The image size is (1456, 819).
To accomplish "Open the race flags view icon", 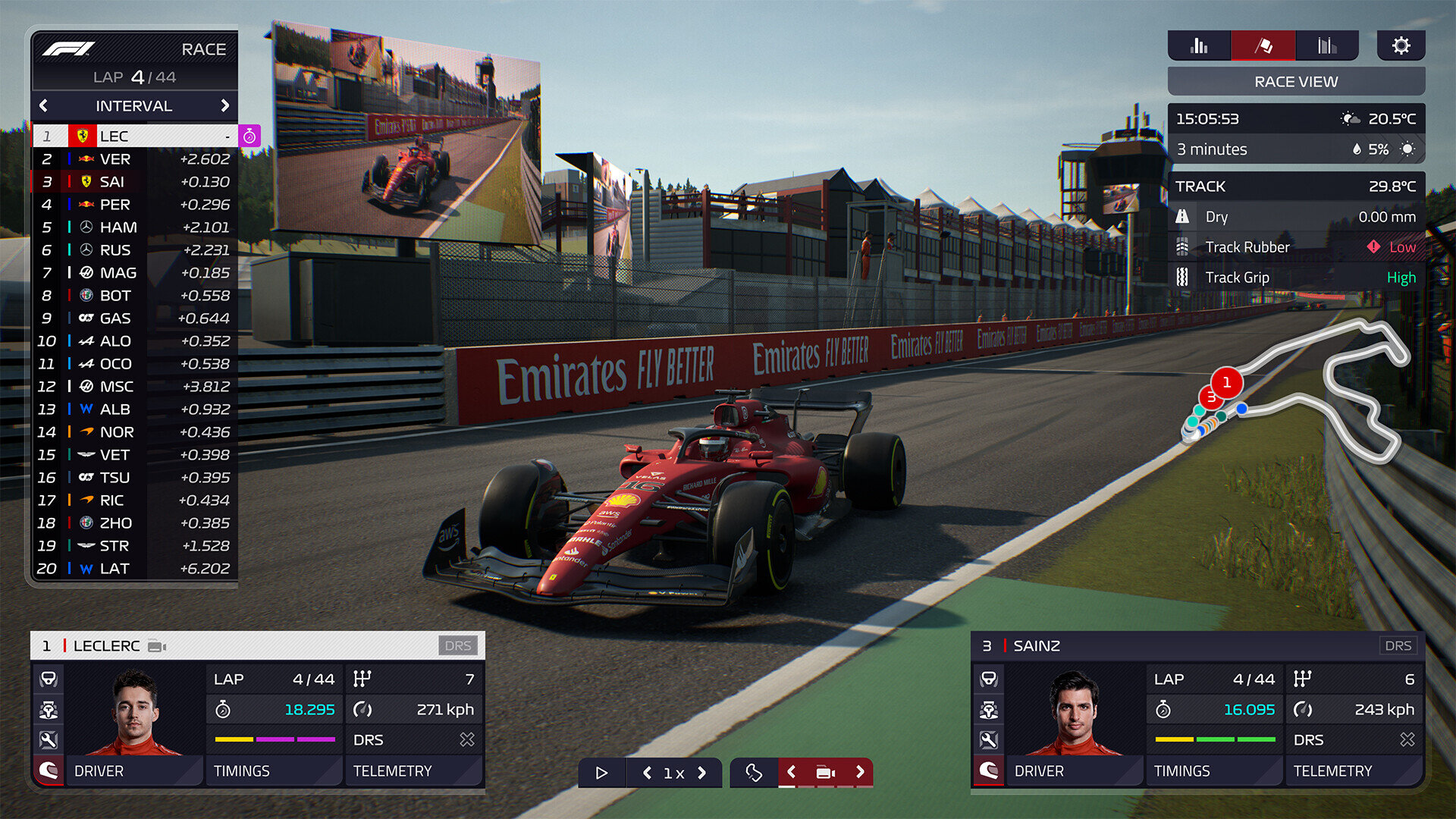I will [x=1265, y=45].
